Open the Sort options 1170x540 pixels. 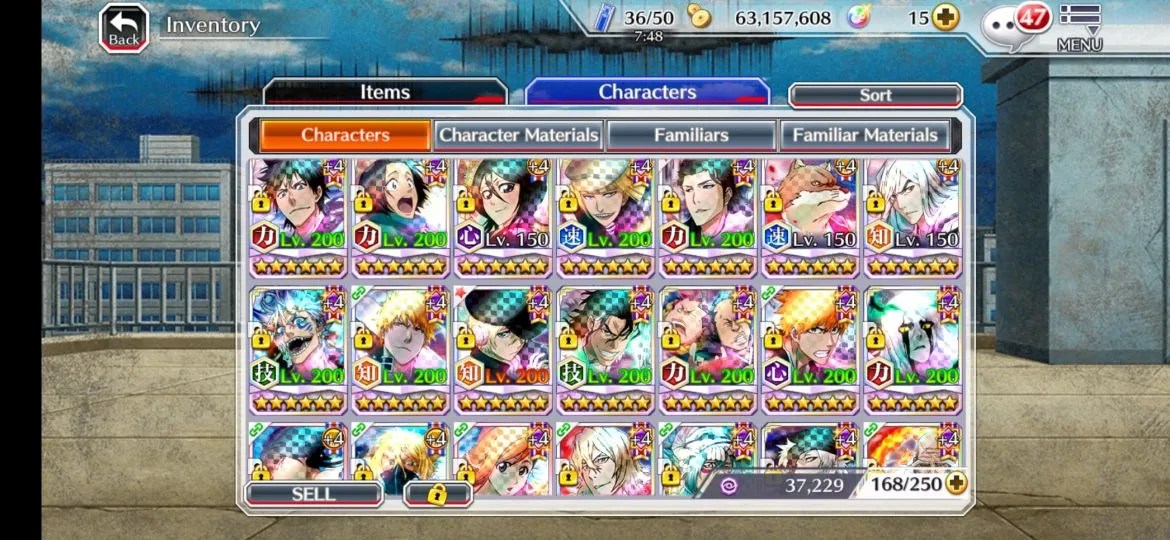click(875, 95)
